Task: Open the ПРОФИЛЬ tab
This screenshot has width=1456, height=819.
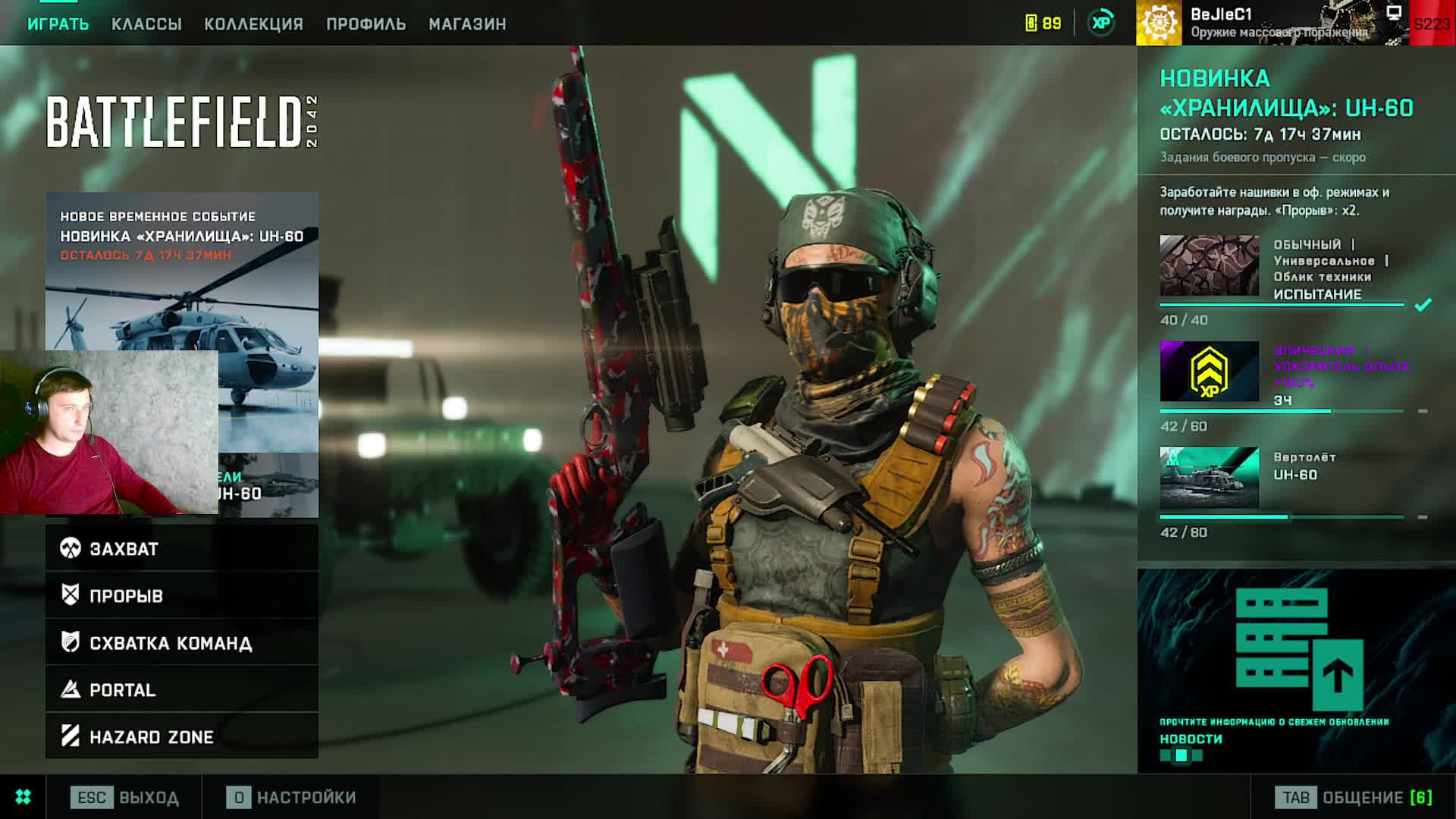Action: tap(366, 24)
